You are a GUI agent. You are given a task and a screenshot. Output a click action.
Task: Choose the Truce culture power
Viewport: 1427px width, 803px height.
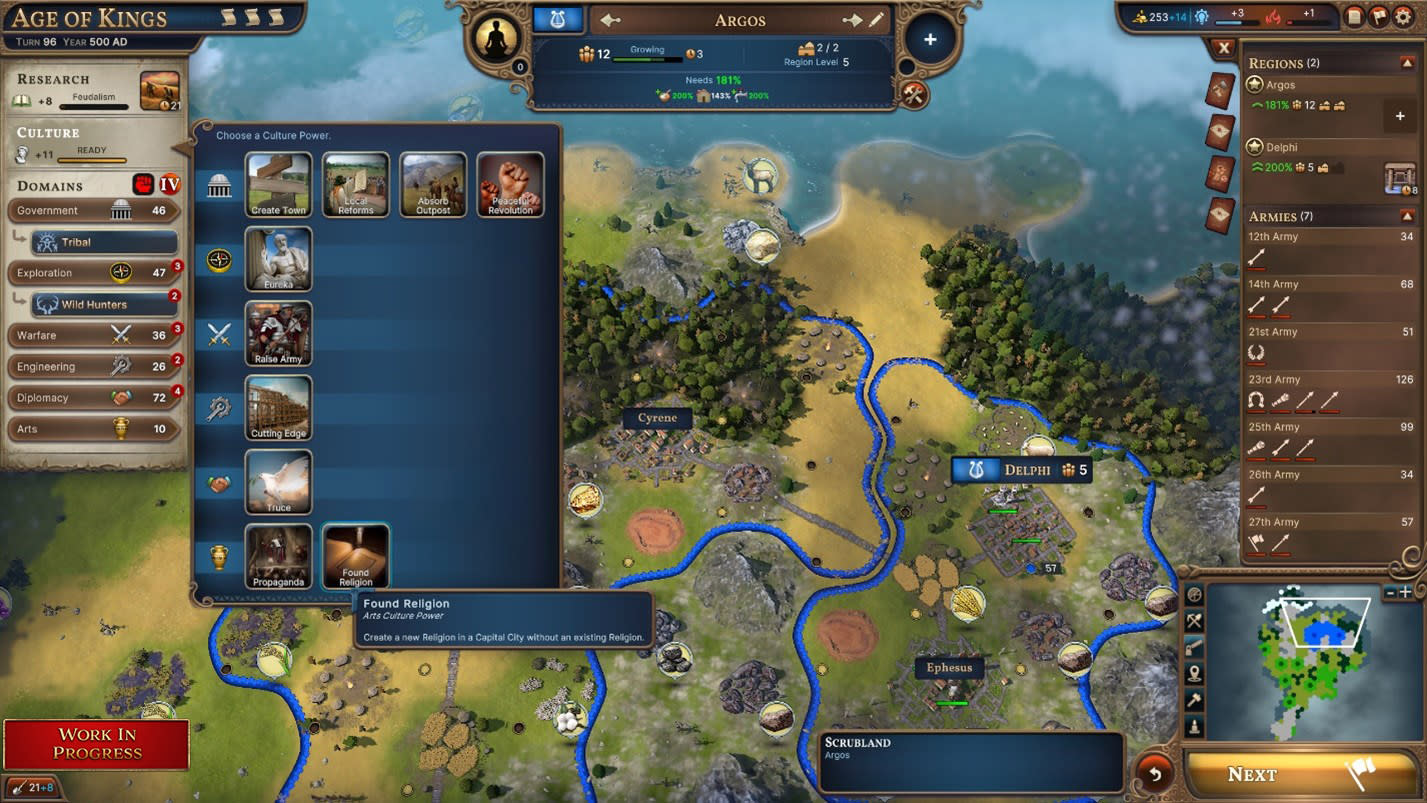[x=279, y=482]
